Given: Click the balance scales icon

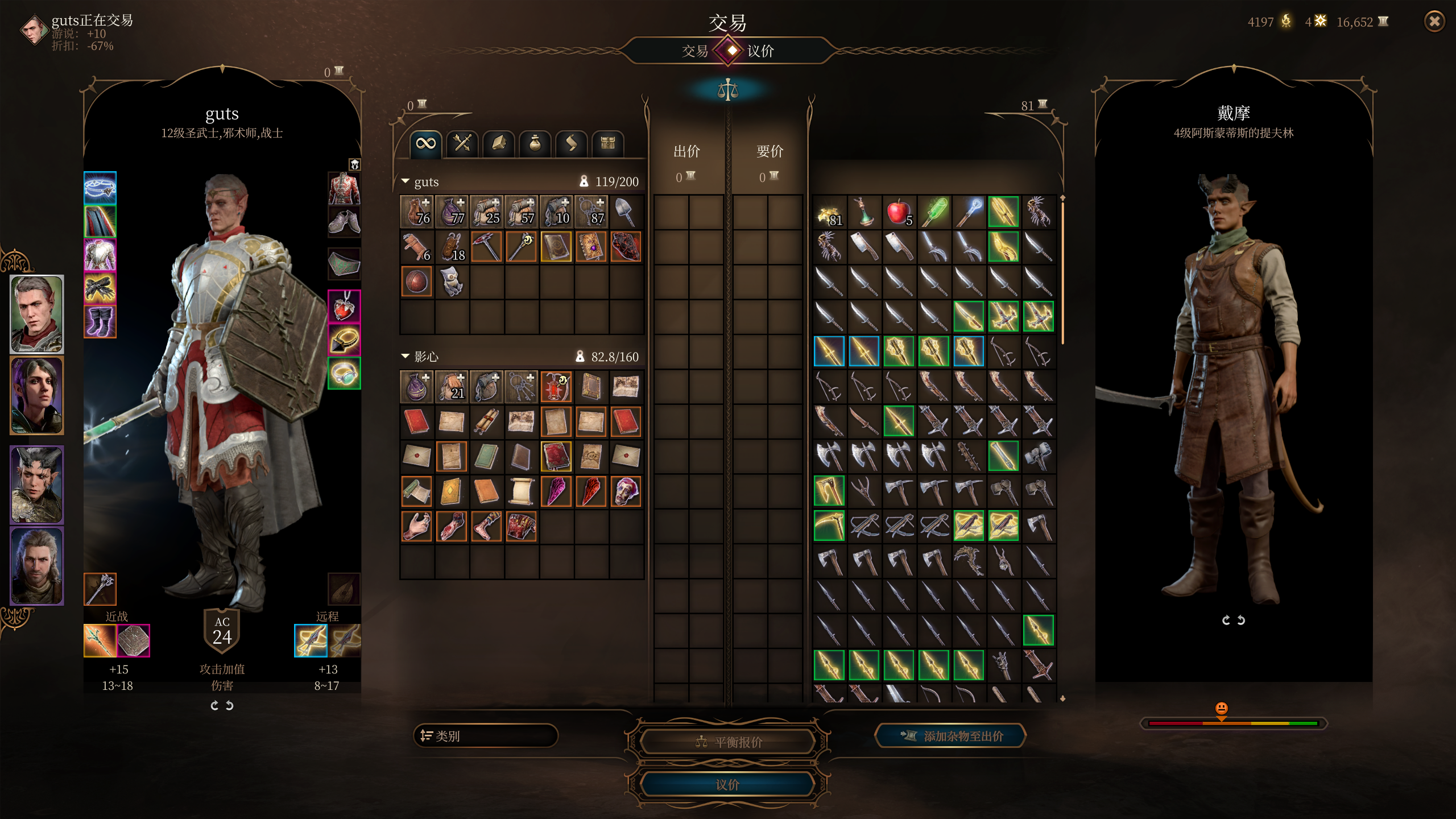Looking at the screenshot, I should coord(727,90).
